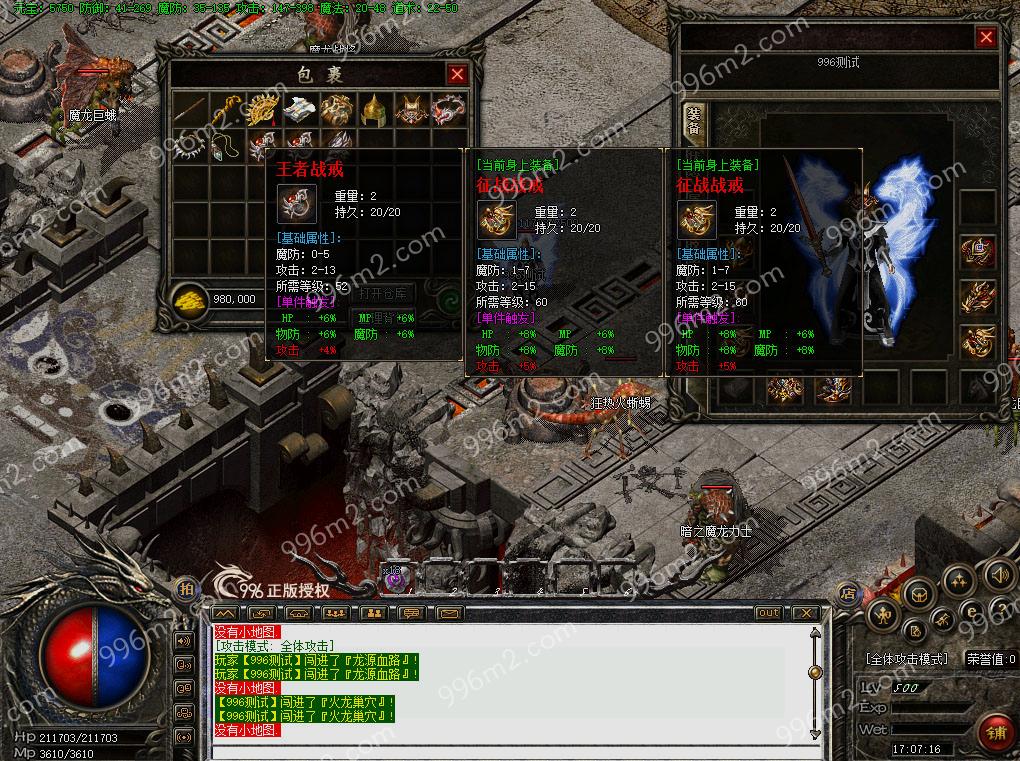Select the golden fan item in the bag
This screenshot has height=761, width=1020.
tap(263, 109)
